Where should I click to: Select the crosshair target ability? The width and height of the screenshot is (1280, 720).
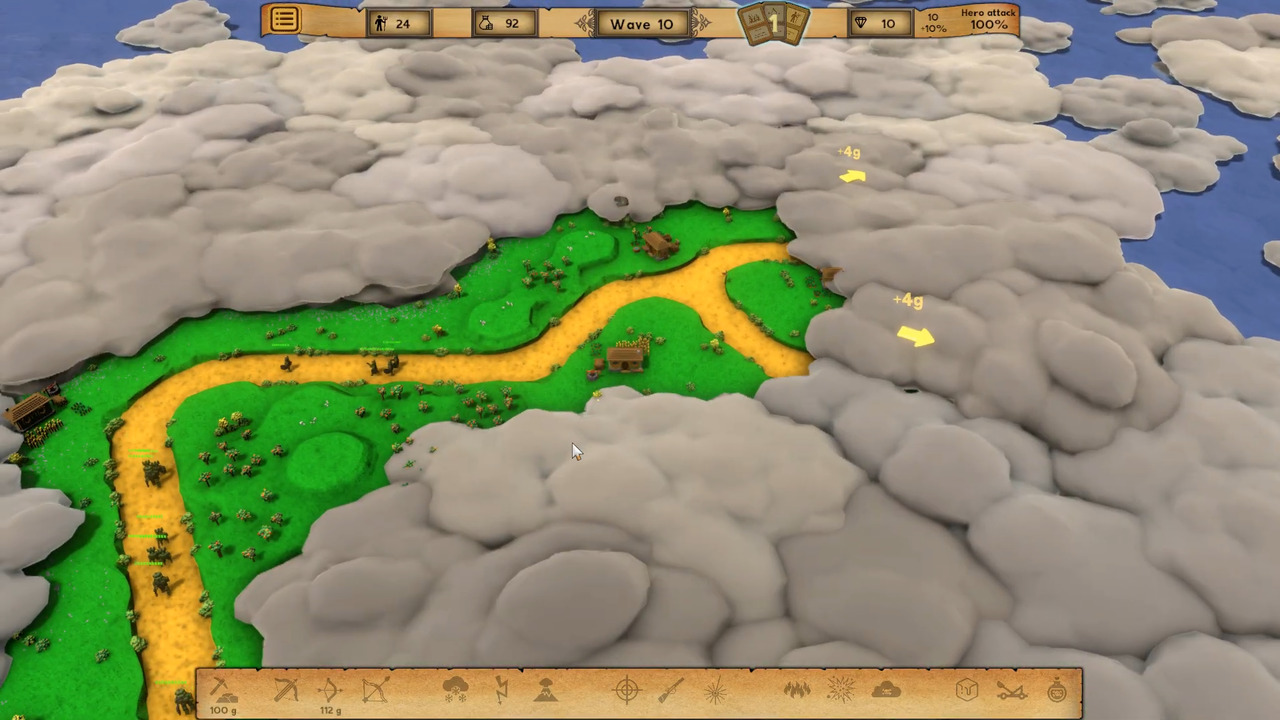[x=627, y=689]
